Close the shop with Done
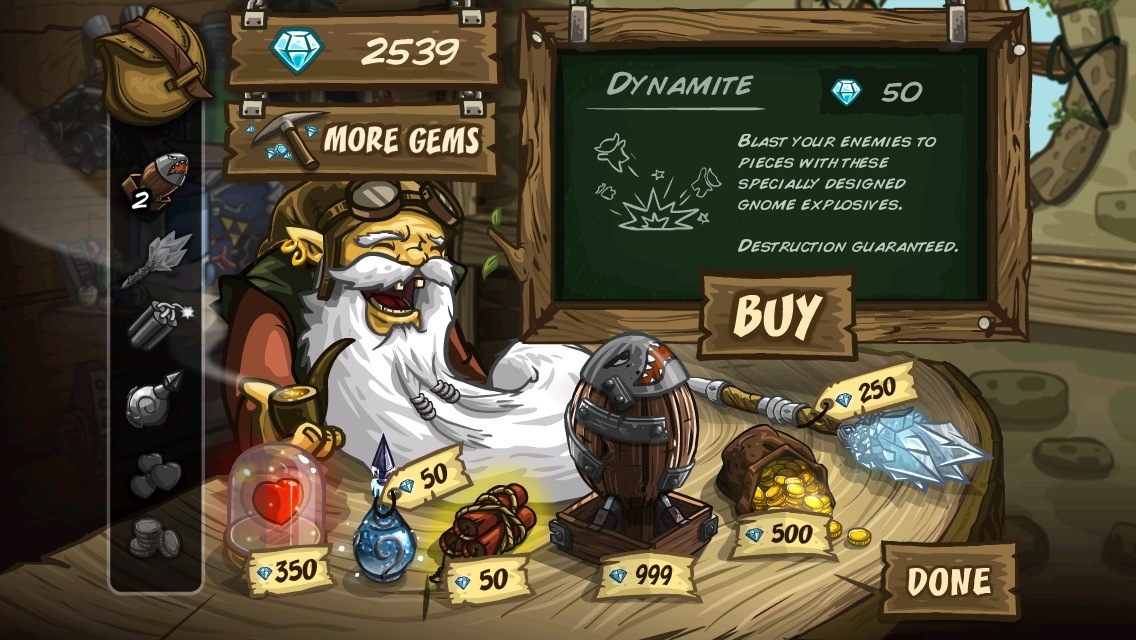 [947, 580]
